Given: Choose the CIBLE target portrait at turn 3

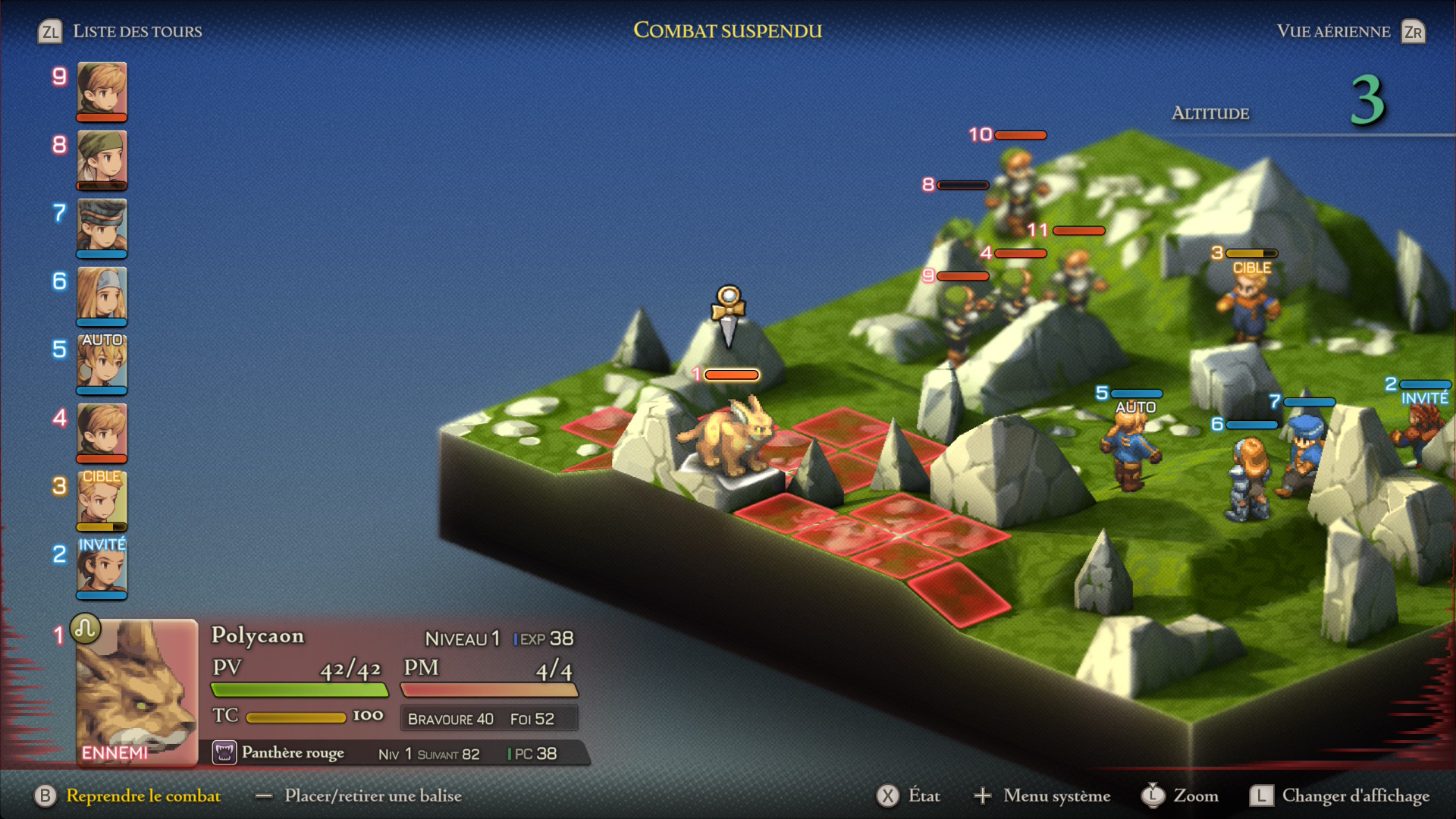Looking at the screenshot, I should pyautogui.click(x=102, y=499).
